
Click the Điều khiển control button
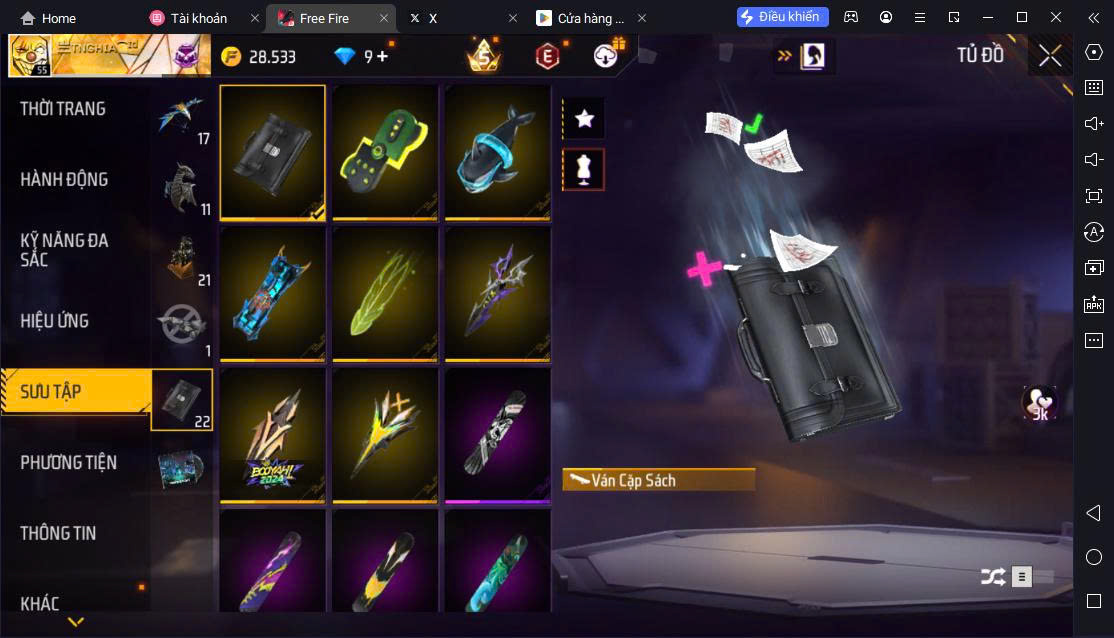[783, 17]
